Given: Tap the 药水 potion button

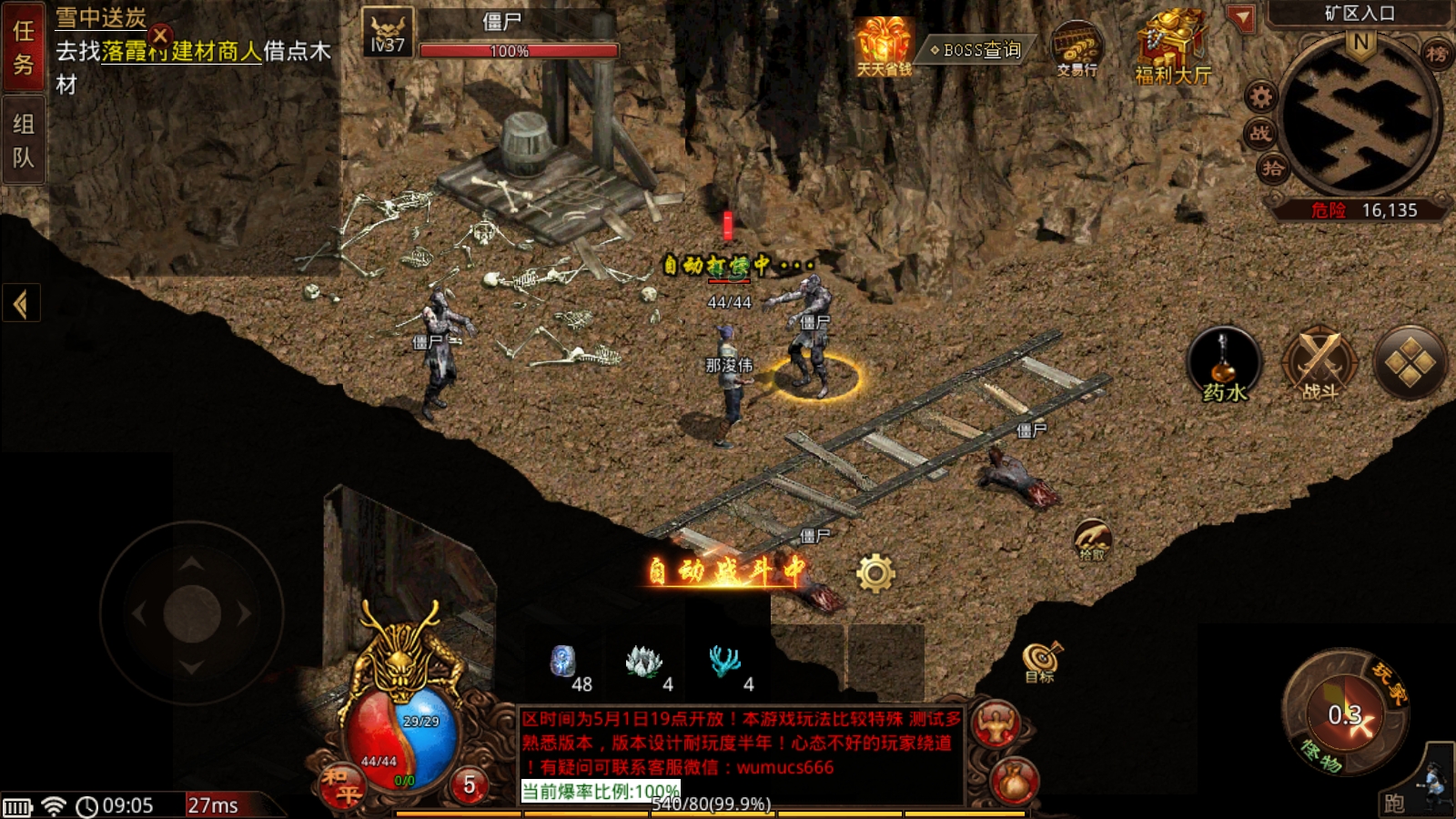Looking at the screenshot, I should pyautogui.click(x=1224, y=364).
